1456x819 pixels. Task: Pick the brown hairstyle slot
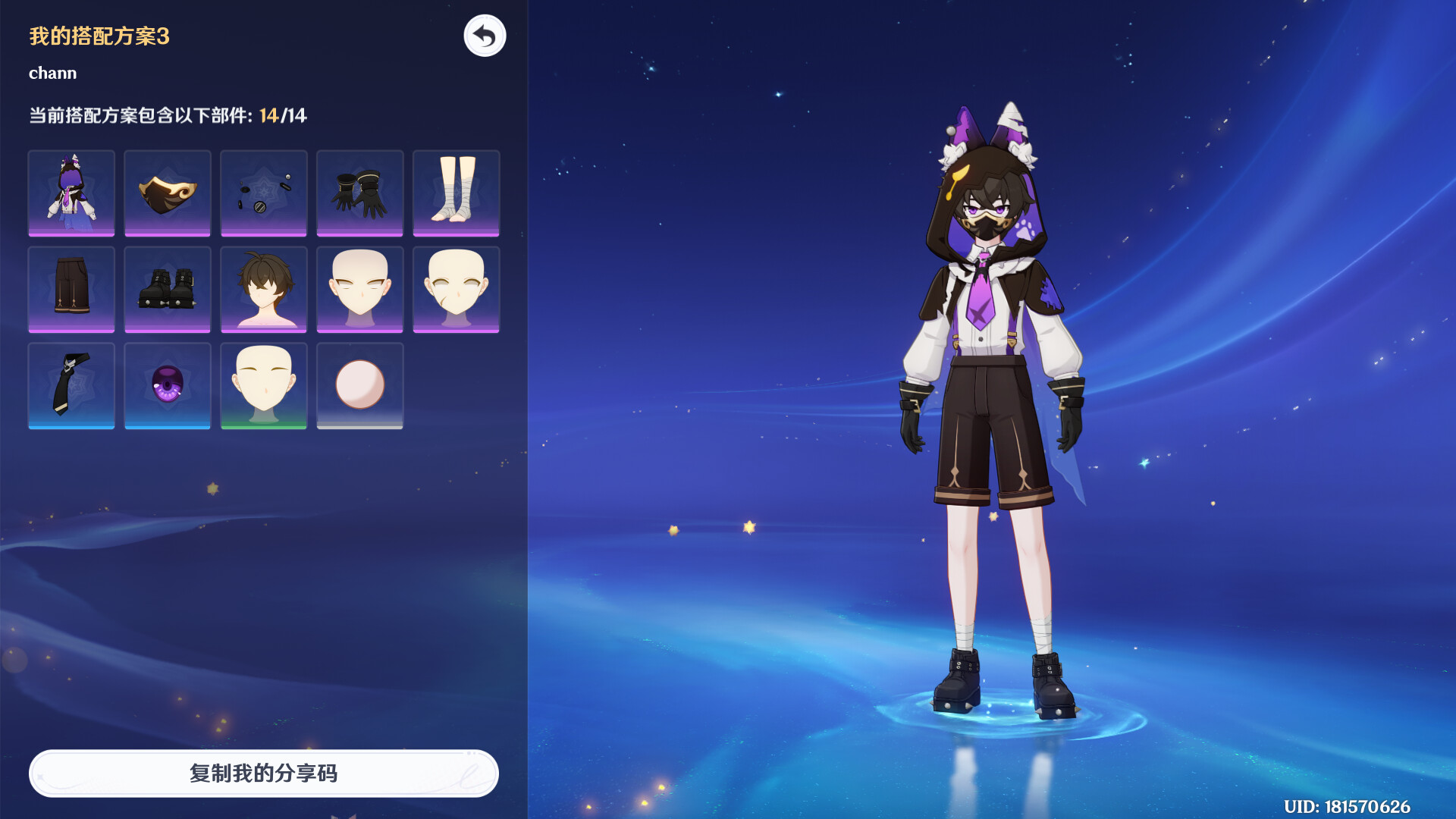pyautogui.click(x=263, y=289)
